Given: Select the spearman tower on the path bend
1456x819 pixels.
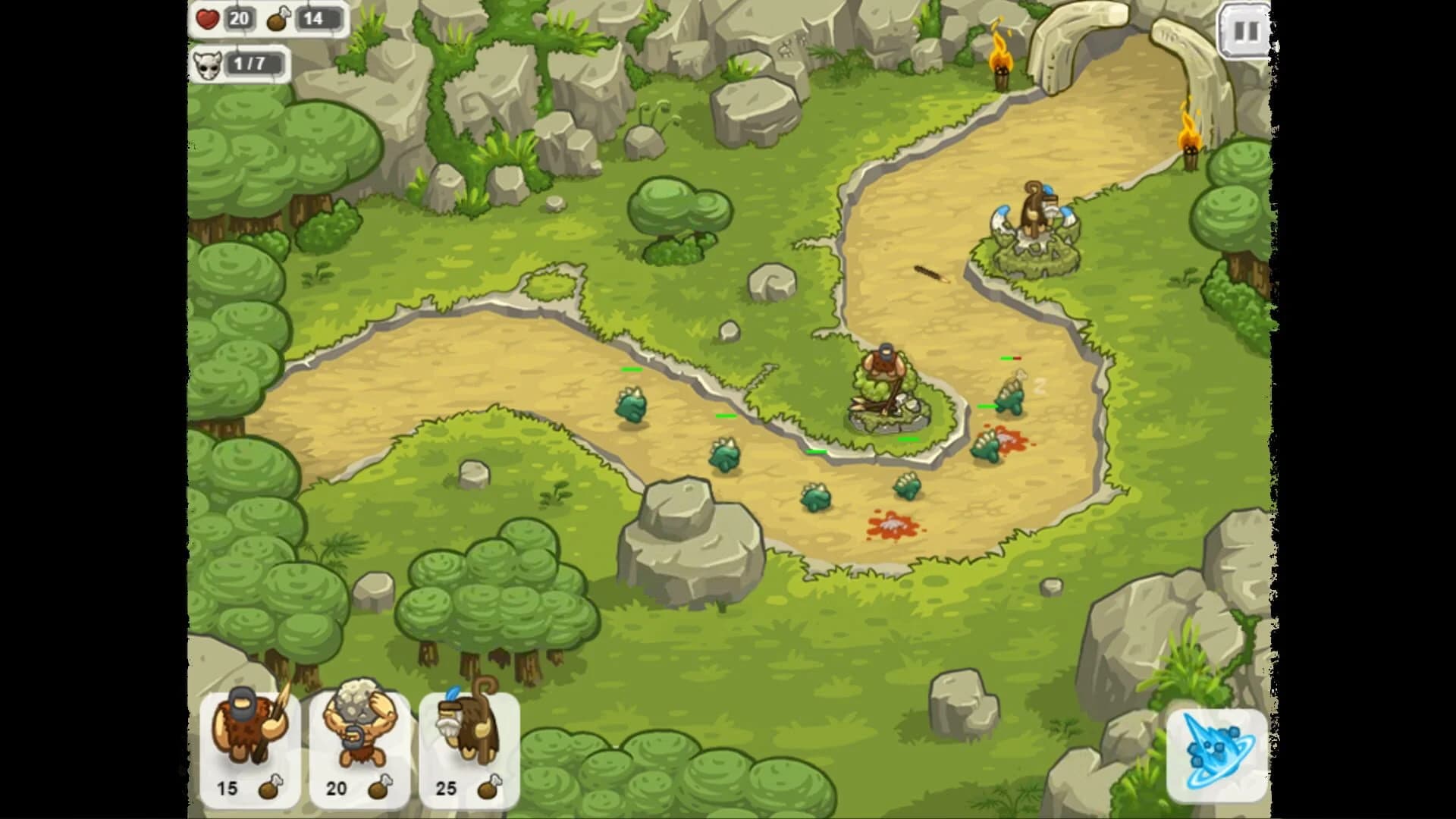Looking at the screenshot, I should click(x=883, y=379).
